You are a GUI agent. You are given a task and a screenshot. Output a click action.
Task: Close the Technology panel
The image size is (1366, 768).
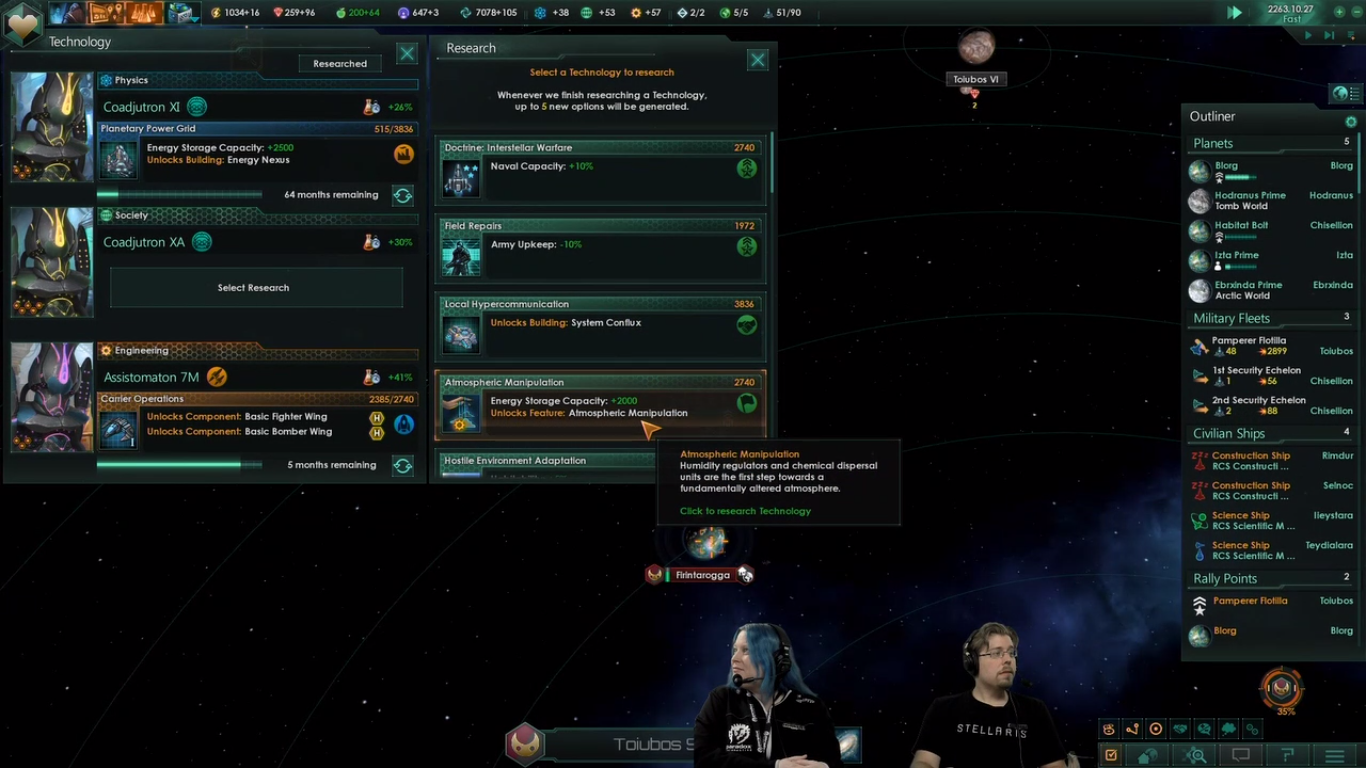(x=407, y=53)
